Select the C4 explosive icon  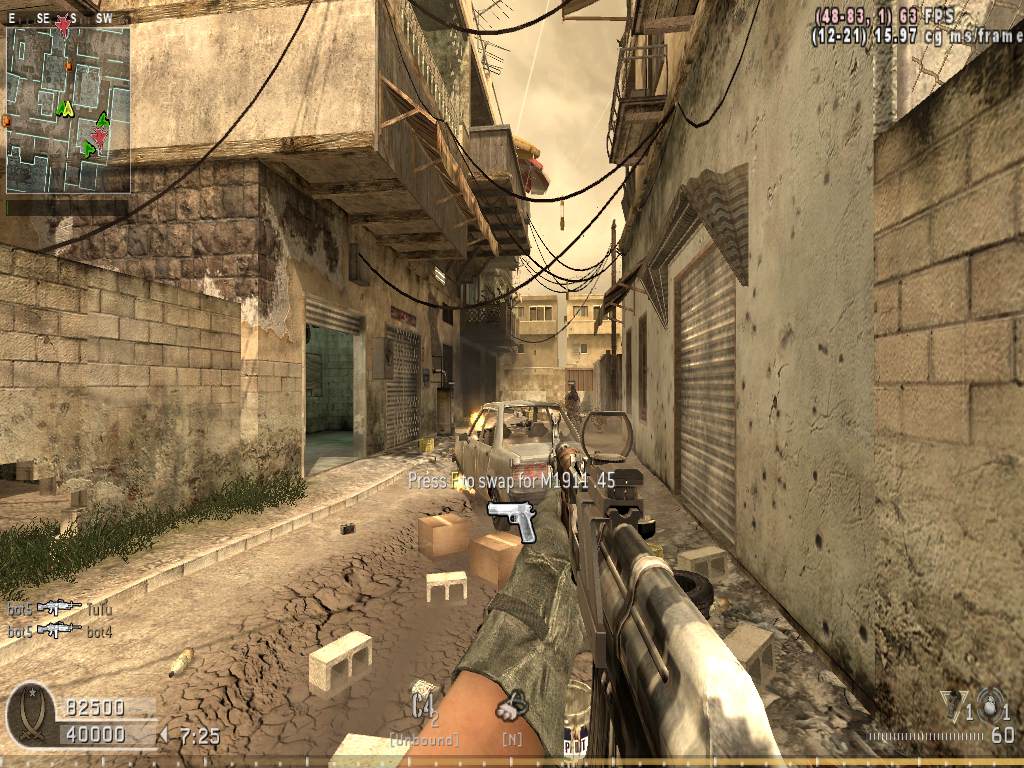(423, 703)
